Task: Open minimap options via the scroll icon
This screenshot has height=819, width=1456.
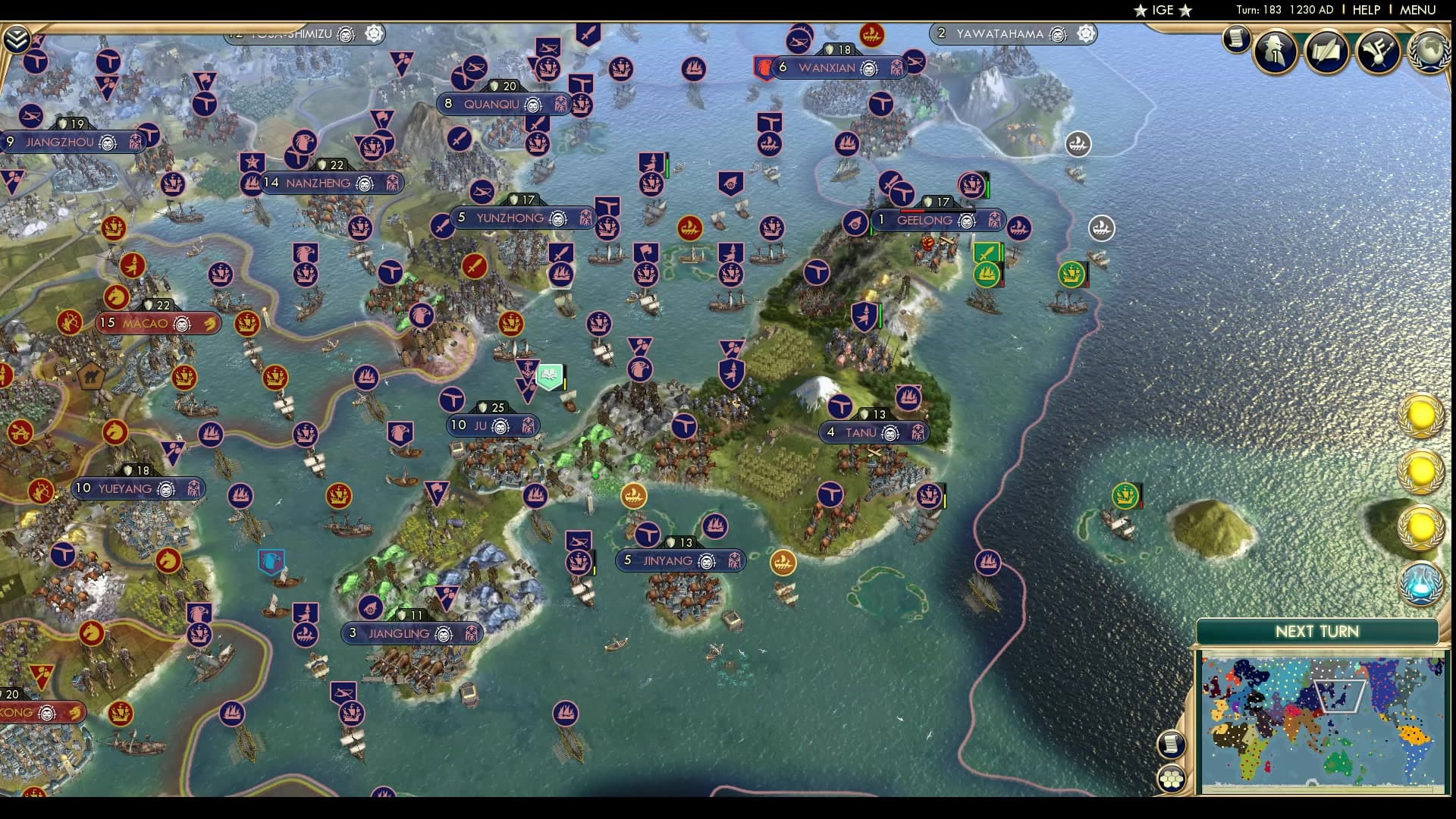Action: (x=1170, y=745)
